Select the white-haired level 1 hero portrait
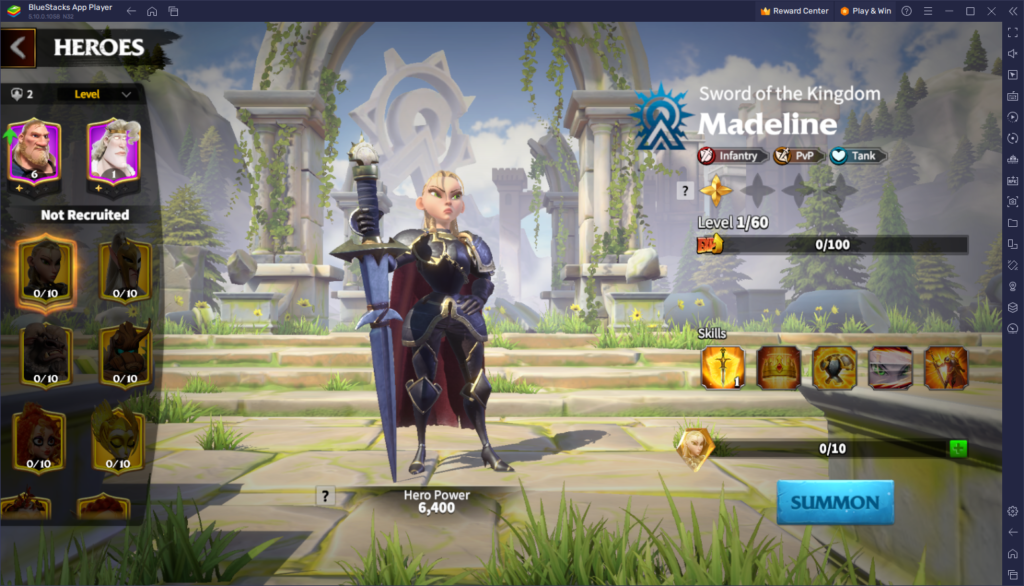Screen dimensions: 1024x586 (x=112, y=151)
